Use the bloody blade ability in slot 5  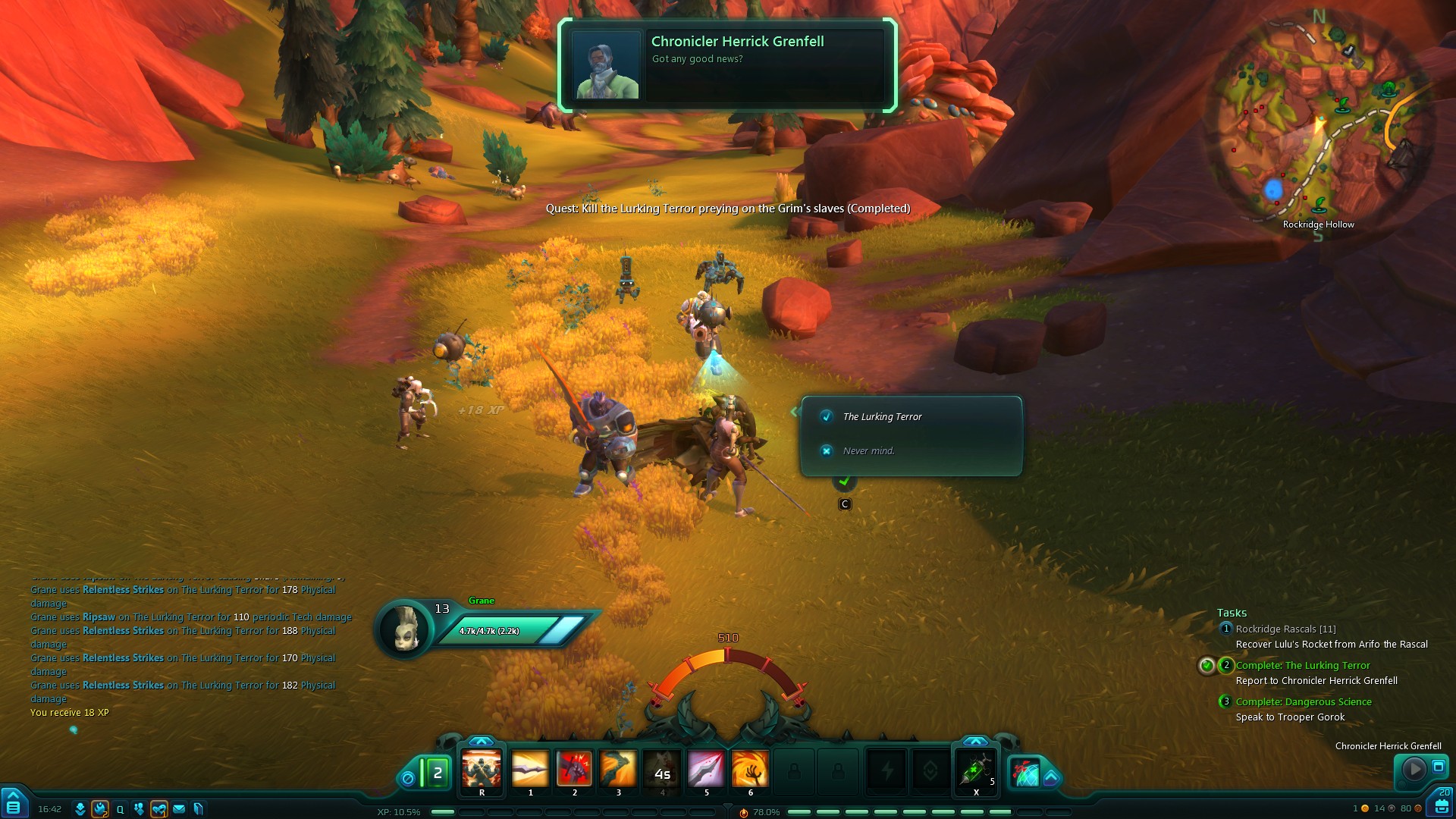click(x=706, y=770)
